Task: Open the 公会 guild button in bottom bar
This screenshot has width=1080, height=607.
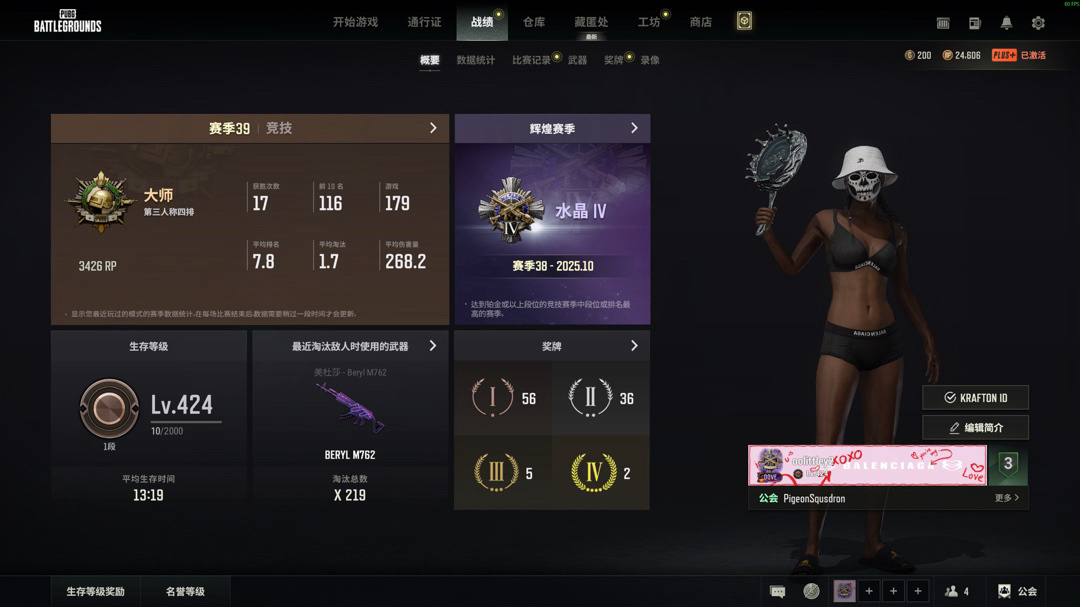Action: pos(1017,592)
